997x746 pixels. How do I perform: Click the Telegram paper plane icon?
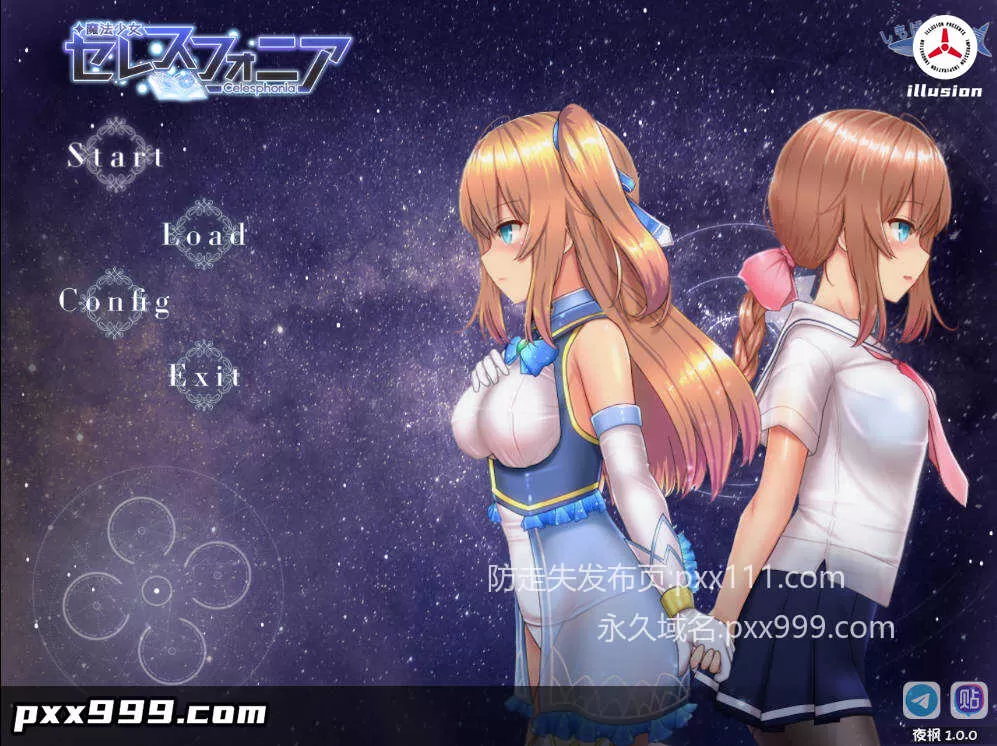coord(921,700)
